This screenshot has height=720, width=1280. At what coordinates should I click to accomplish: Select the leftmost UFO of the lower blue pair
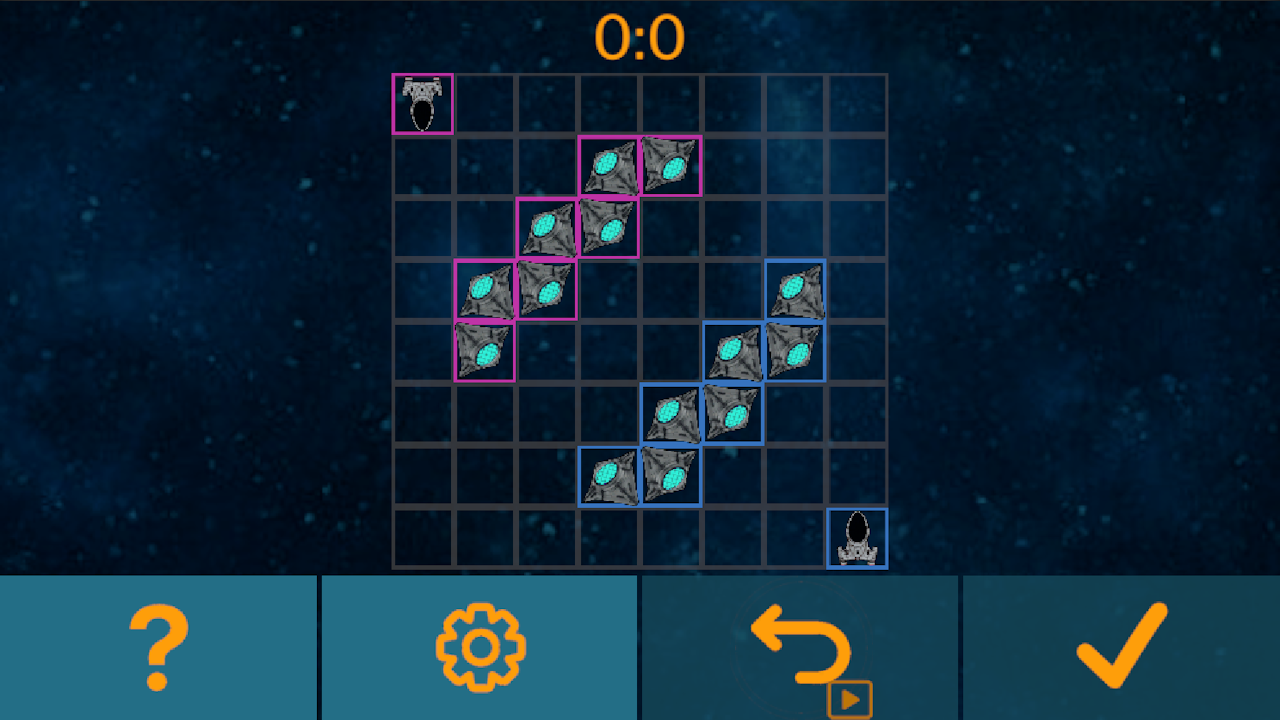609,475
